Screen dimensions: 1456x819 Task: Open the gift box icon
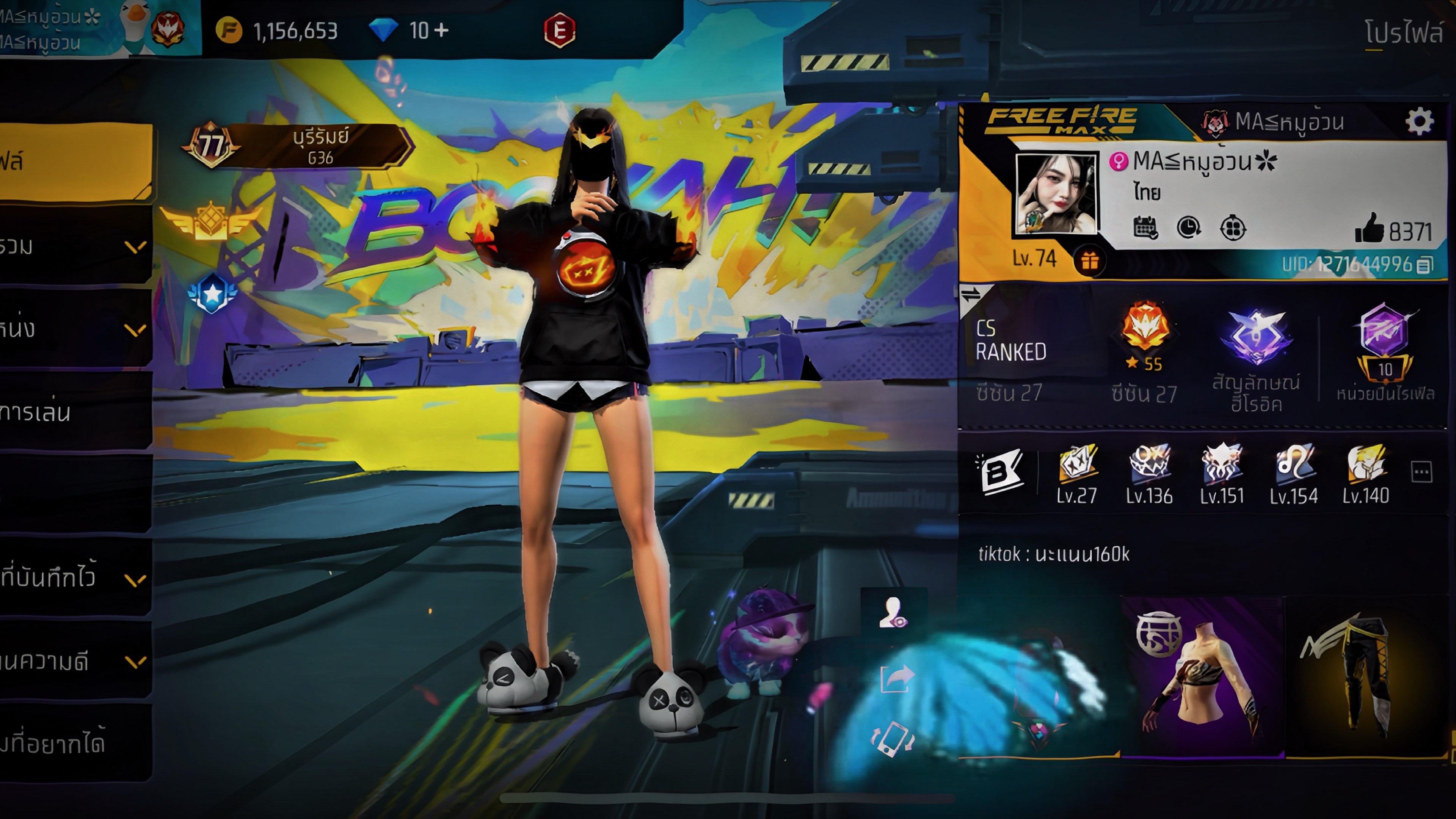[x=1089, y=261]
